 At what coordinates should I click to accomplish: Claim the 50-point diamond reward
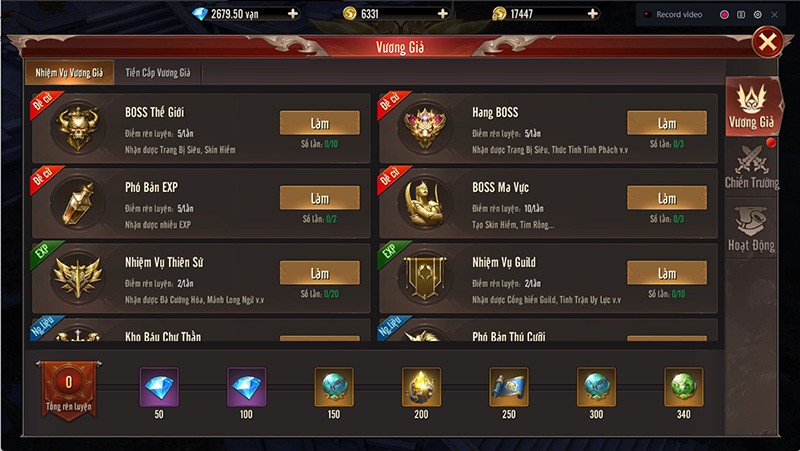[x=158, y=386]
